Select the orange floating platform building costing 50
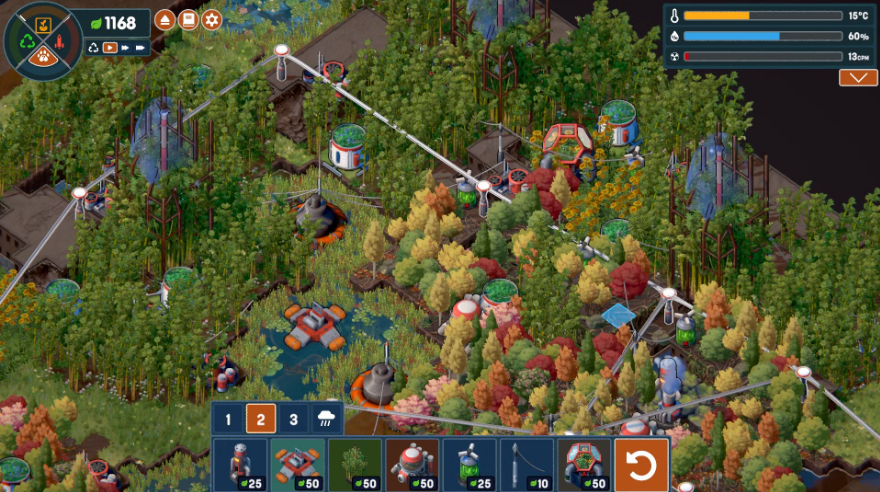The image size is (880, 492). pos(297,464)
